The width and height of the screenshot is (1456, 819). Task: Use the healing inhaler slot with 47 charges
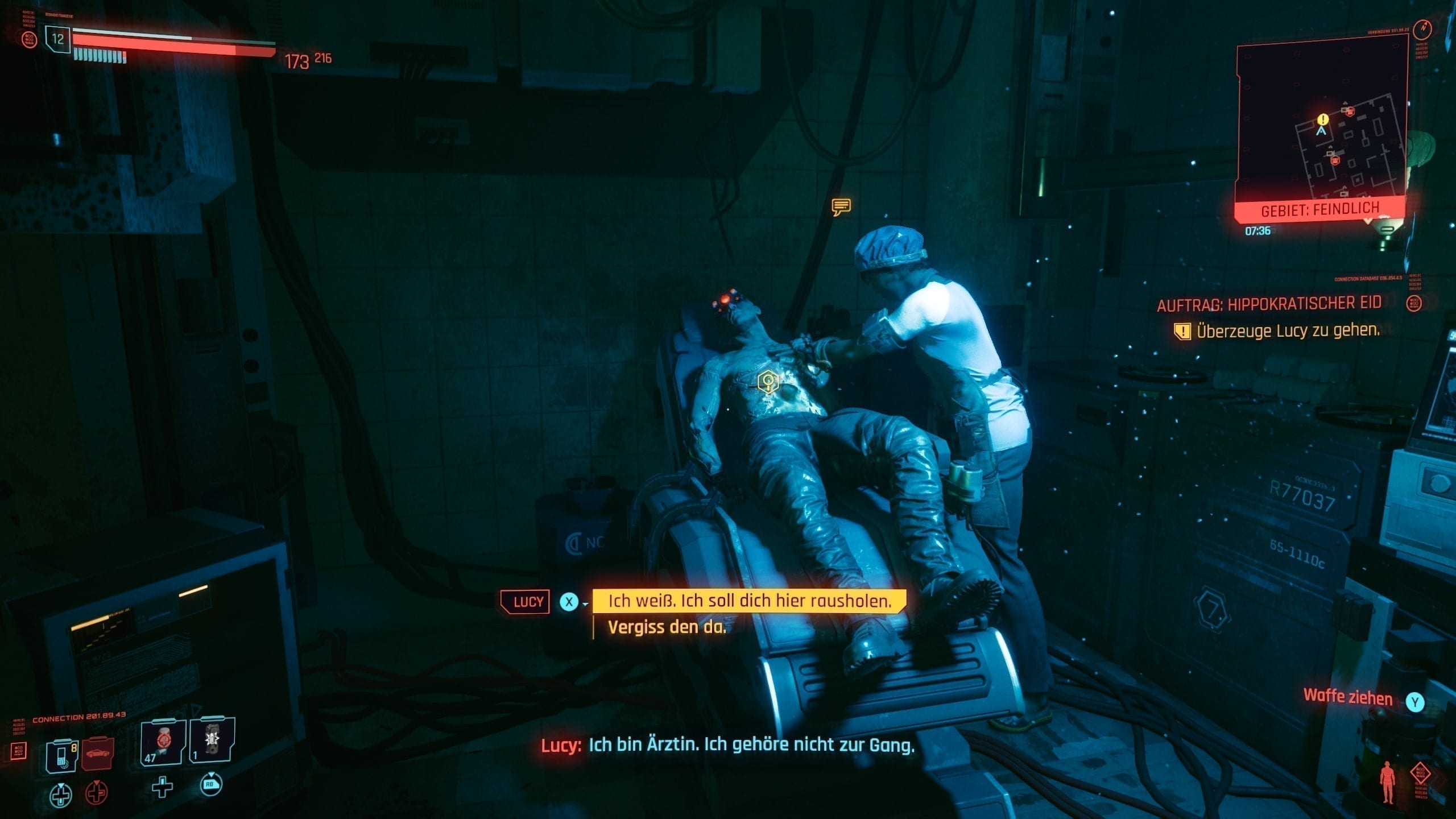[x=163, y=742]
